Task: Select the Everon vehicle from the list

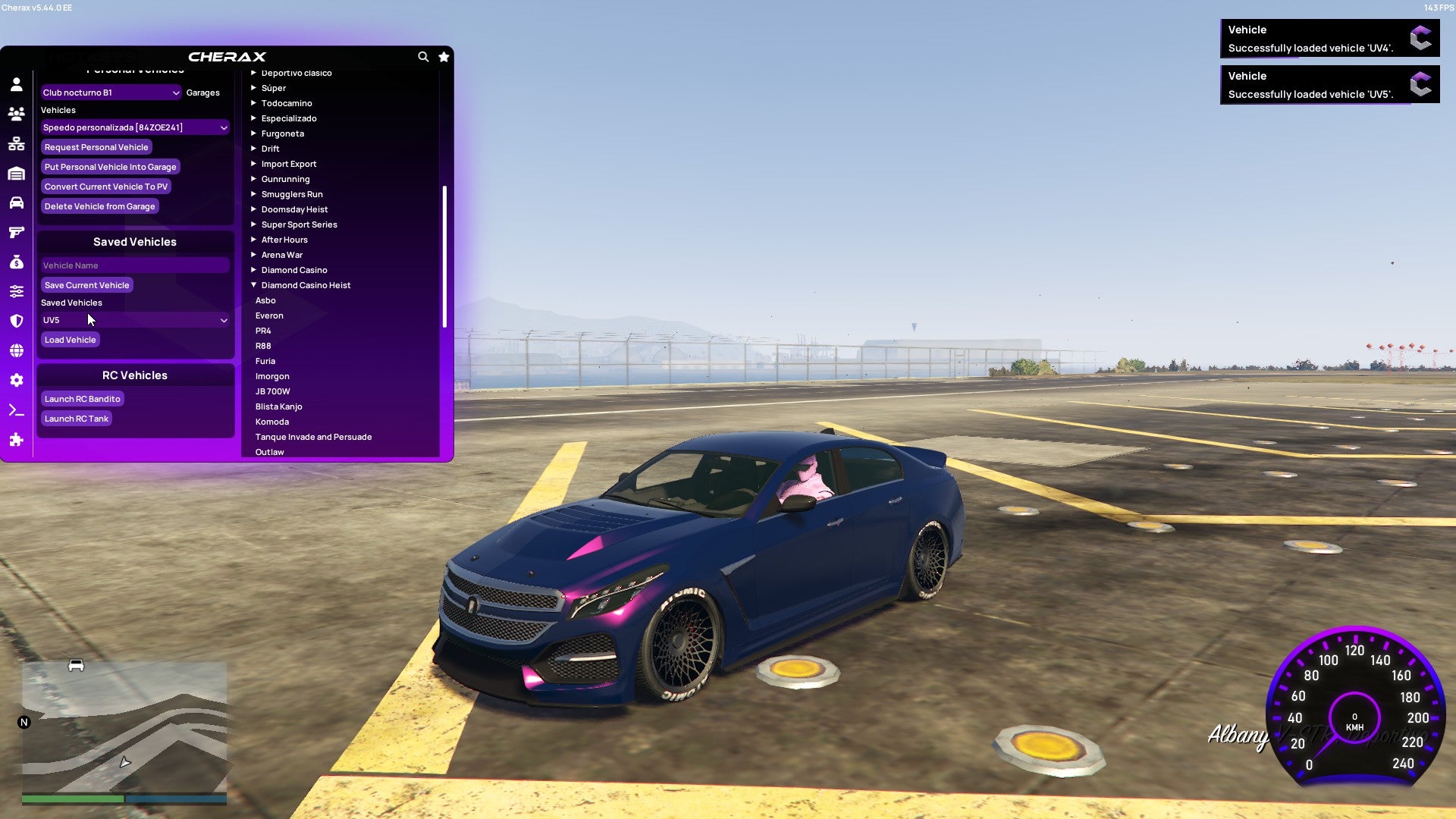Action: [270, 315]
